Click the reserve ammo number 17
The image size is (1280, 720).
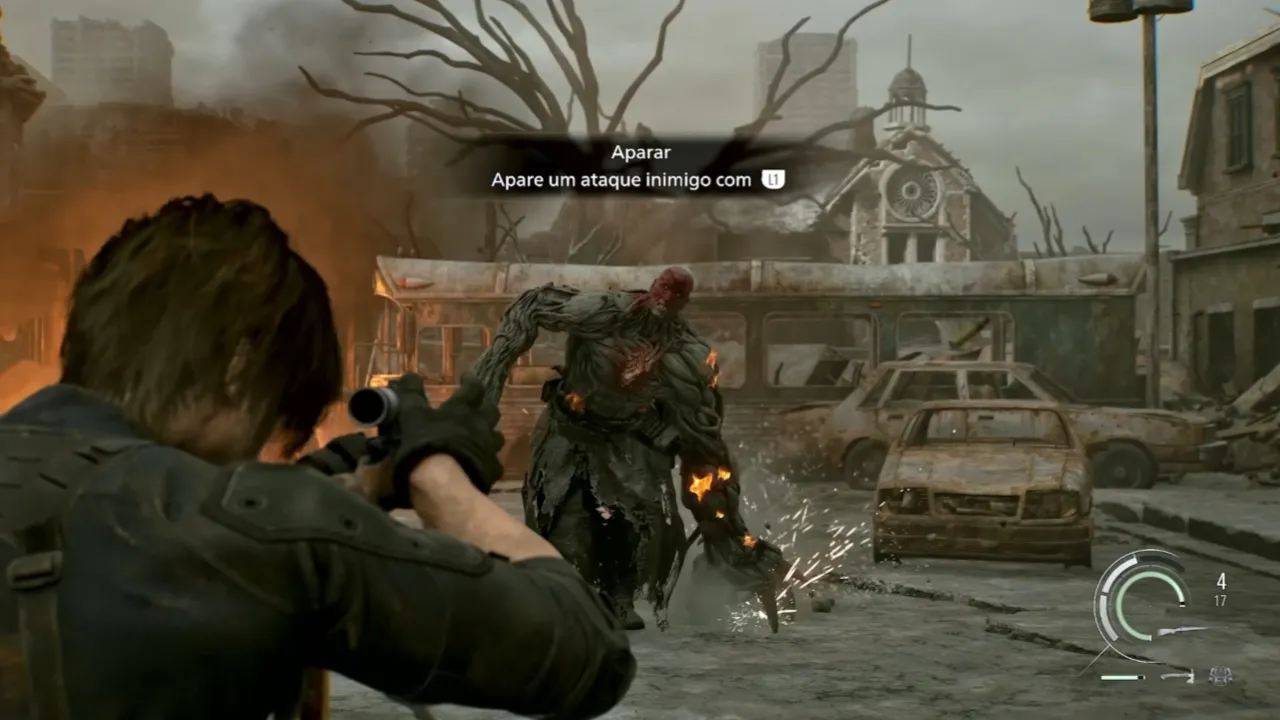pos(1221,599)
